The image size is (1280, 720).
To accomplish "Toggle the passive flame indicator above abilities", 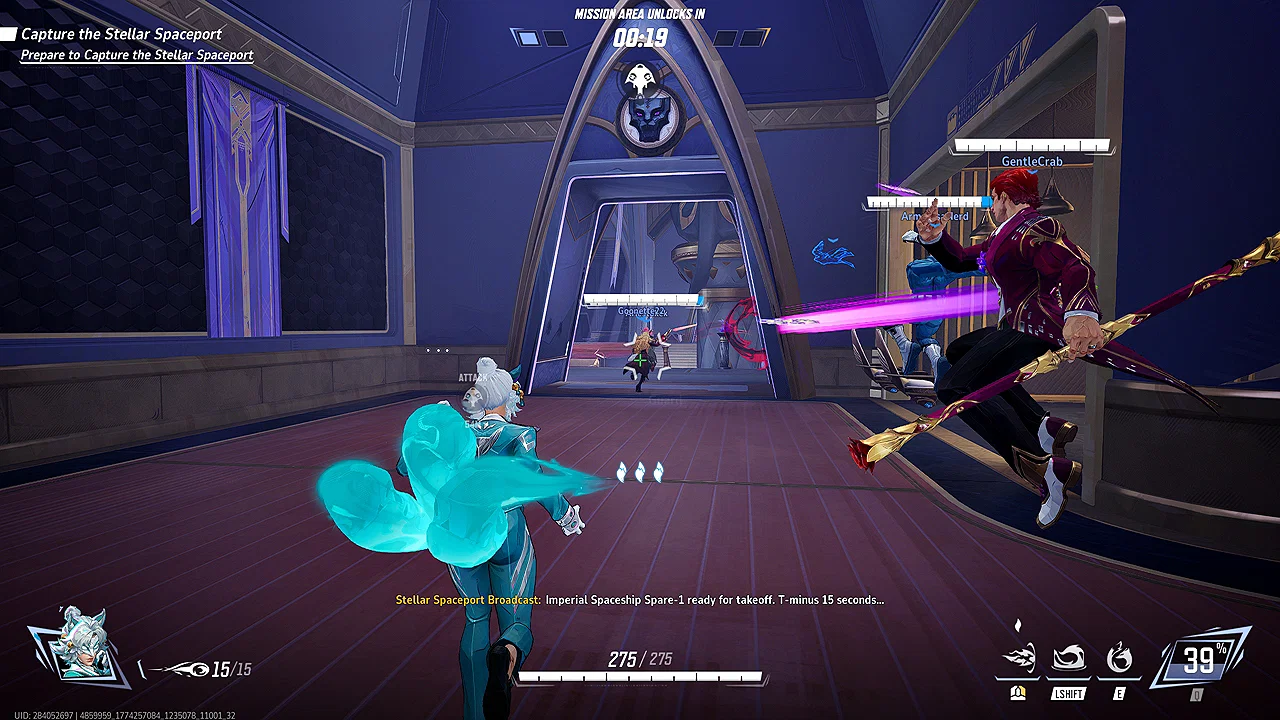I will (x=1017, y=623).
